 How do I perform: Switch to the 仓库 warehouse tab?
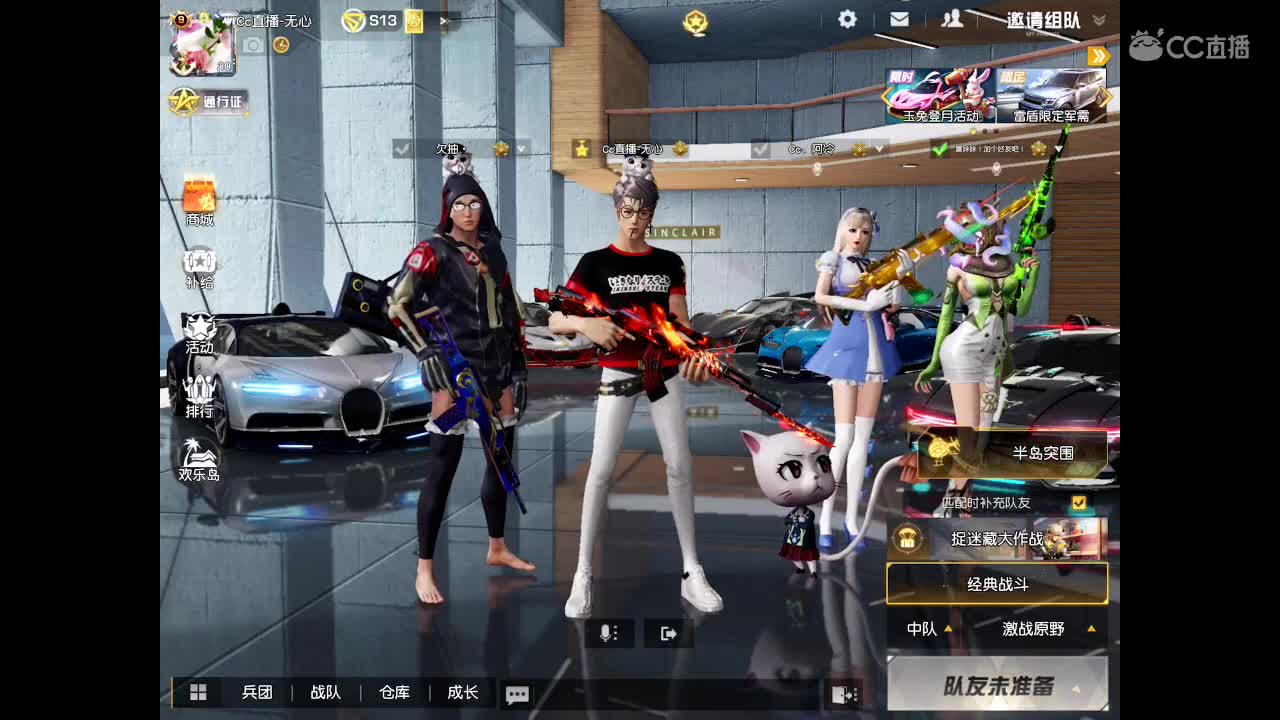(395, 692)
